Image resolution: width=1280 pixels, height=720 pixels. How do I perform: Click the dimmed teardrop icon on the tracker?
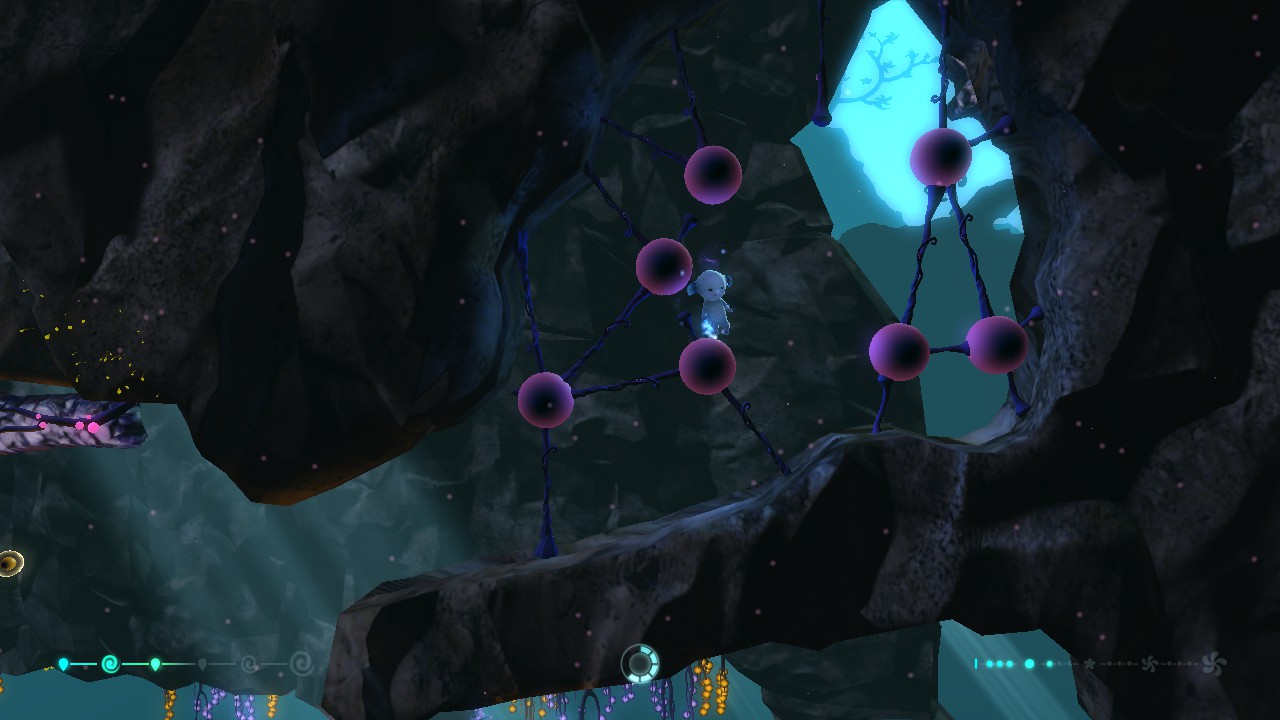coord(202,663)
